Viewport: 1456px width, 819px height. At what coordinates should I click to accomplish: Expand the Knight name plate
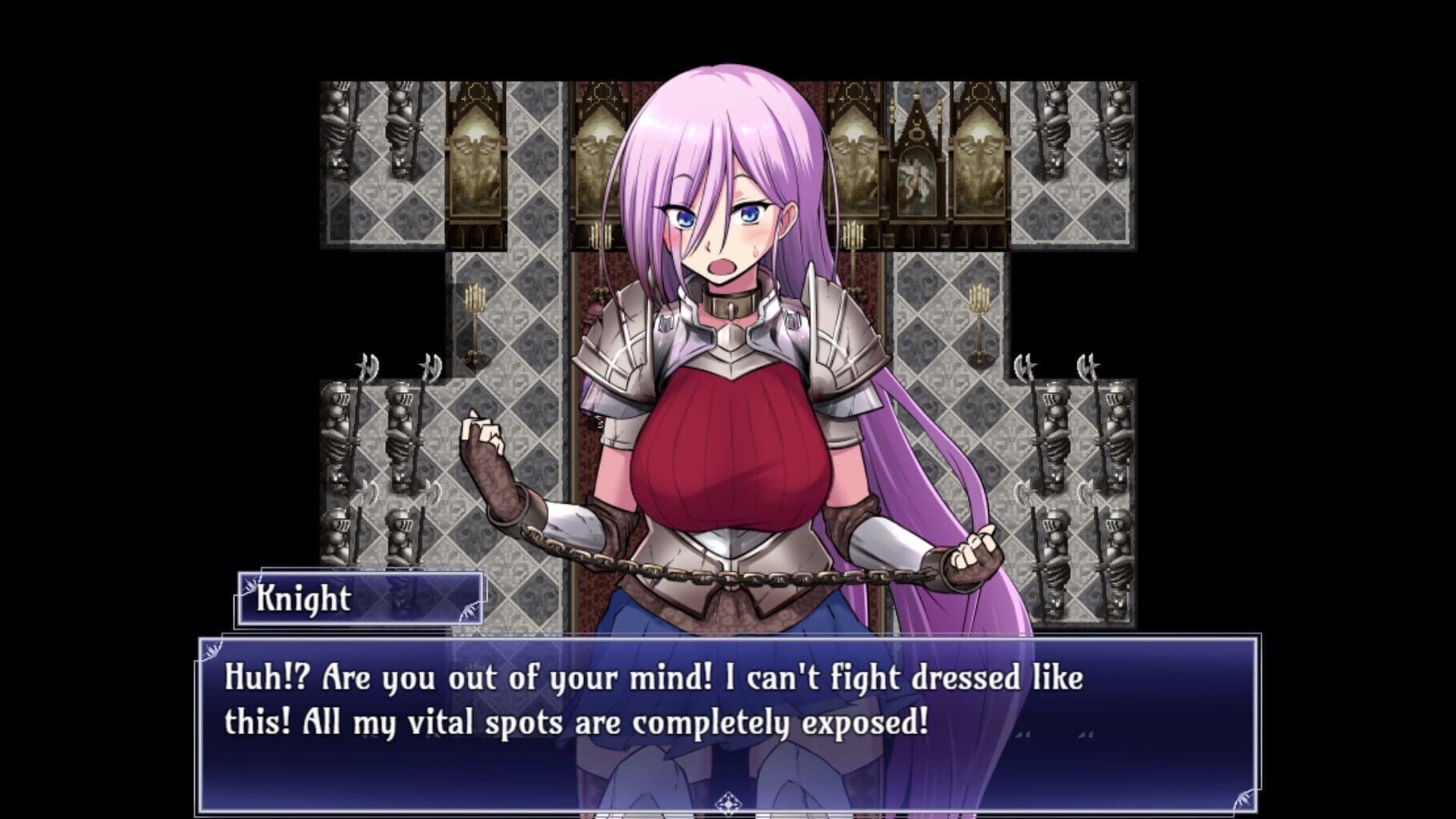360,601
